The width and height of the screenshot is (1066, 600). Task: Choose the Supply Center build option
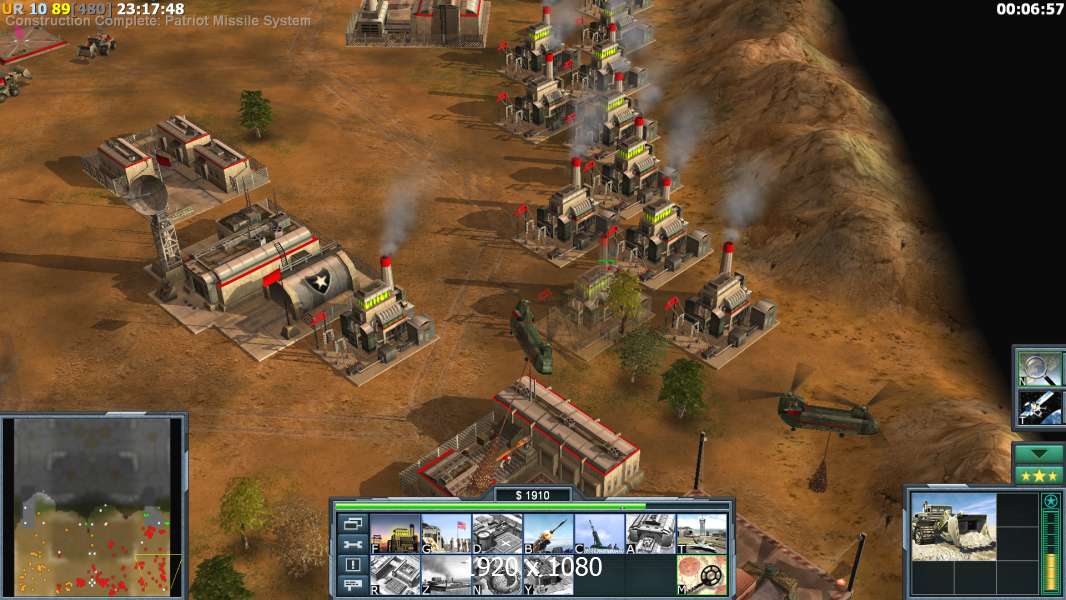tap(497, 533)
